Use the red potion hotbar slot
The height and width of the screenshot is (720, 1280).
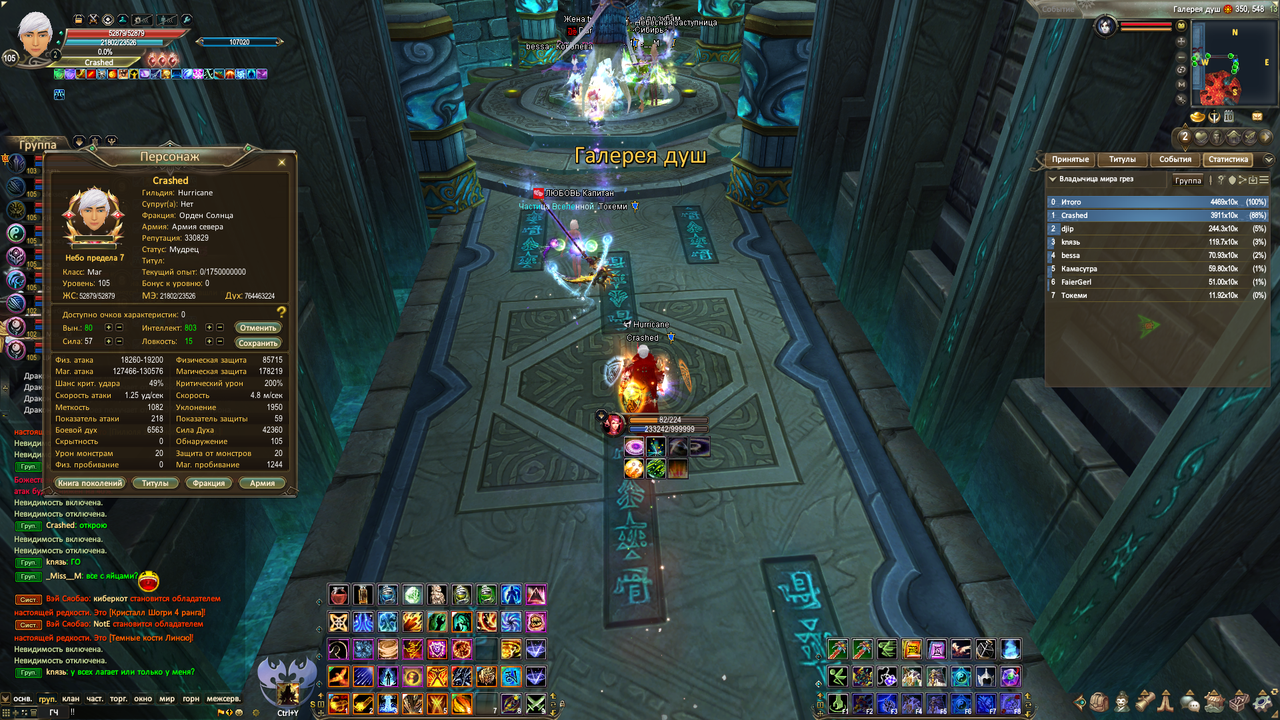pos(340,595)
